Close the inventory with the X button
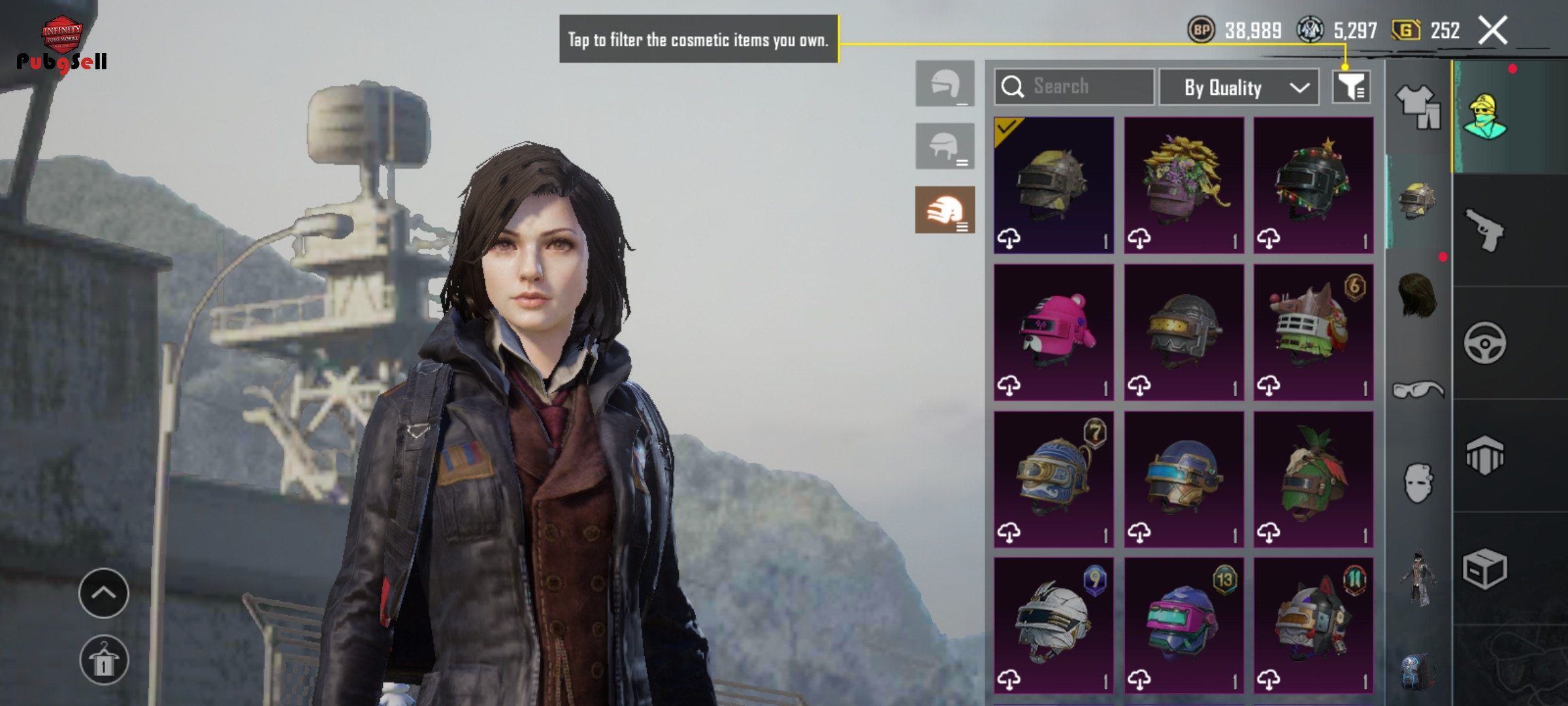Image resolution: width=1568 pixels, height=706 pixels. [1493, 31]
